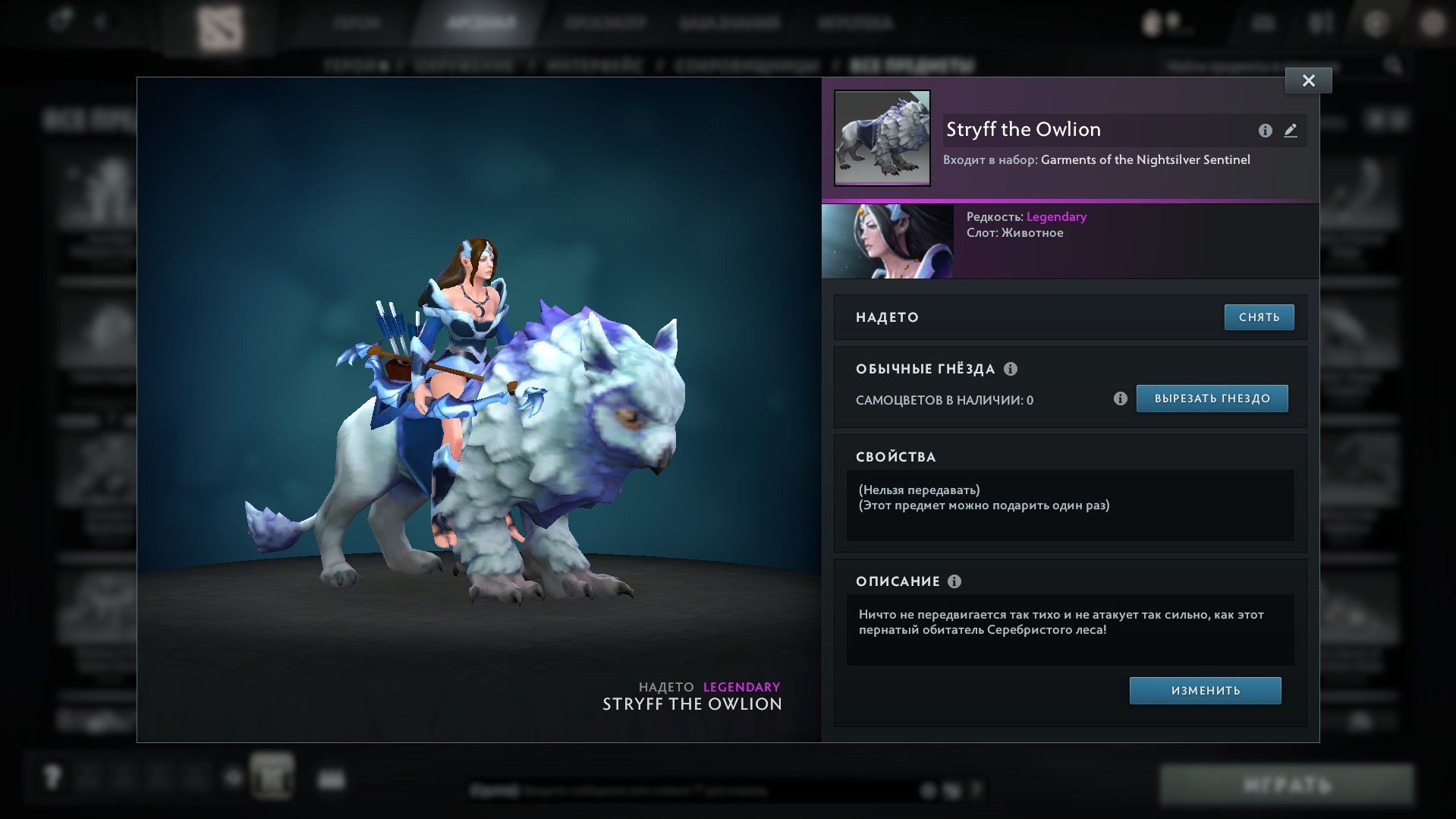Click the ВЫРЕЗАТЬ ГНЕЗДО button
The height and width of the screenshot is (819, 1456).
pos(1212,398)
